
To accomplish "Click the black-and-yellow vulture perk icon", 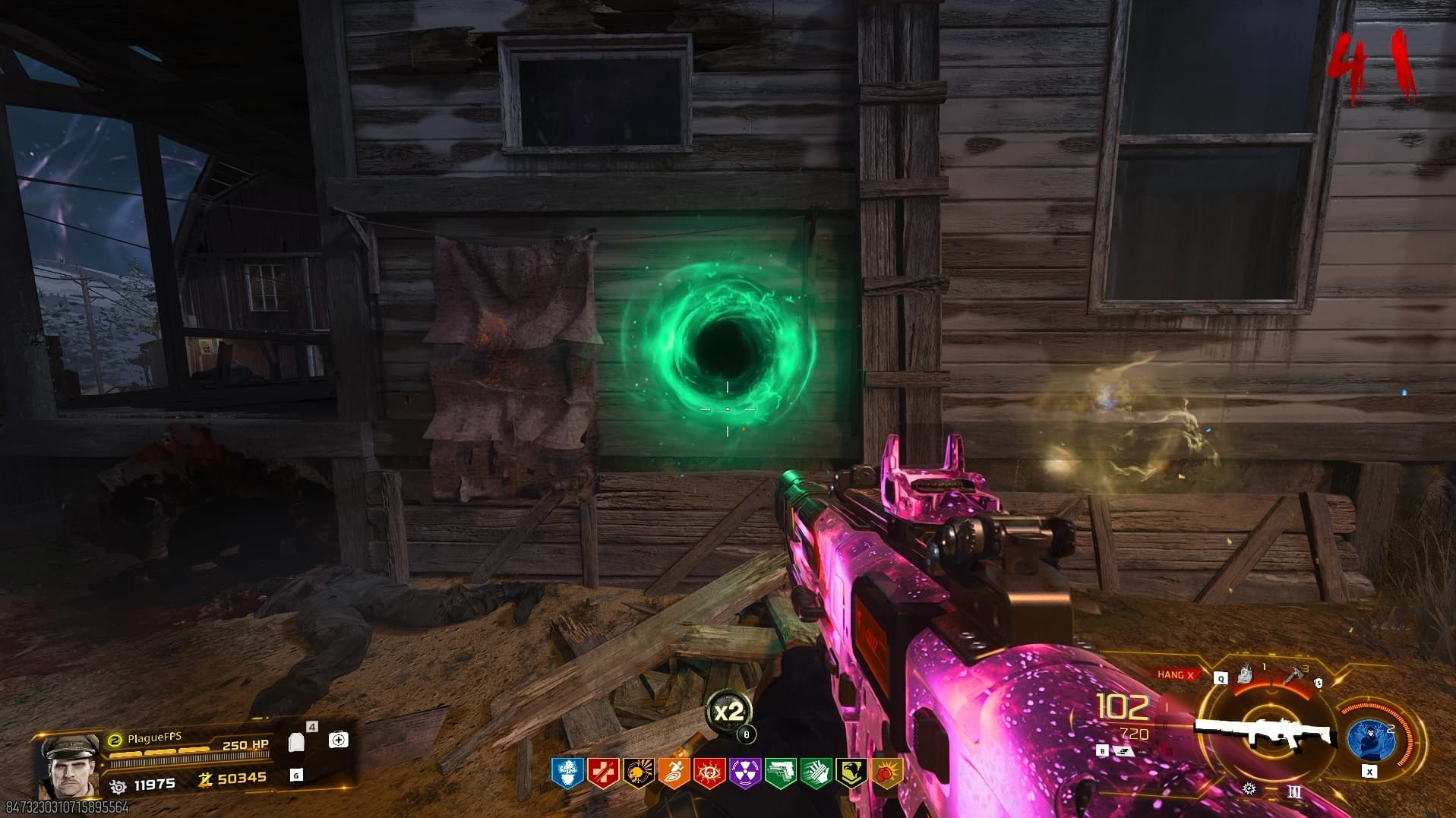I will [x=851, y=773].
